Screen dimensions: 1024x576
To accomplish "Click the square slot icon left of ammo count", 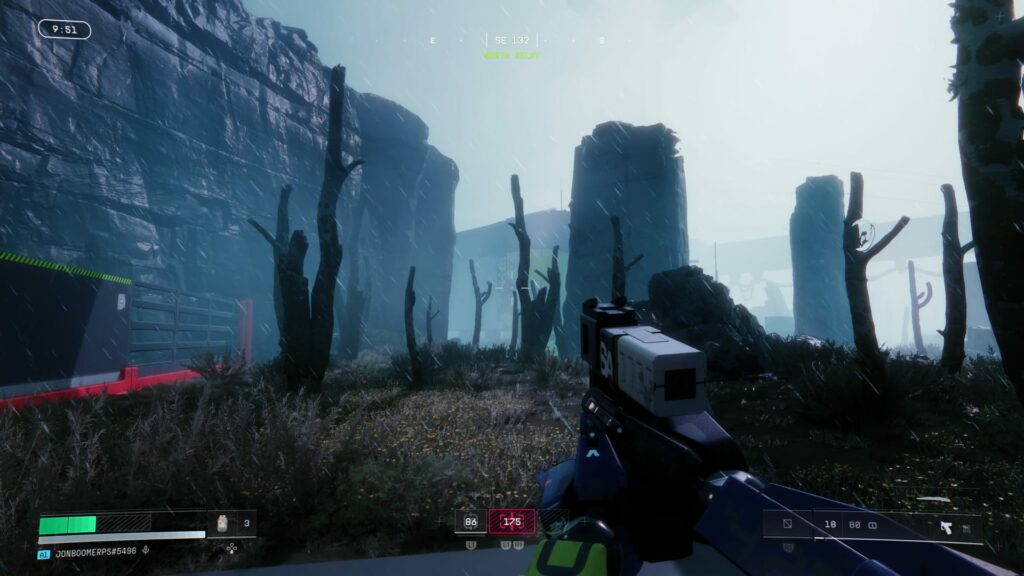I will 788,523.
